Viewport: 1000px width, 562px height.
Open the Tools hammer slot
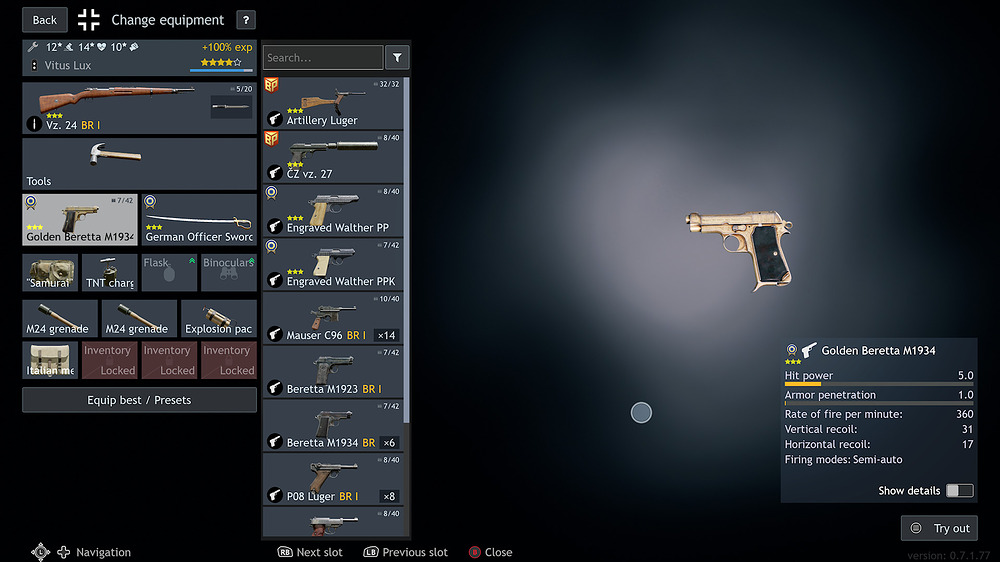click(x=139, y=164)
